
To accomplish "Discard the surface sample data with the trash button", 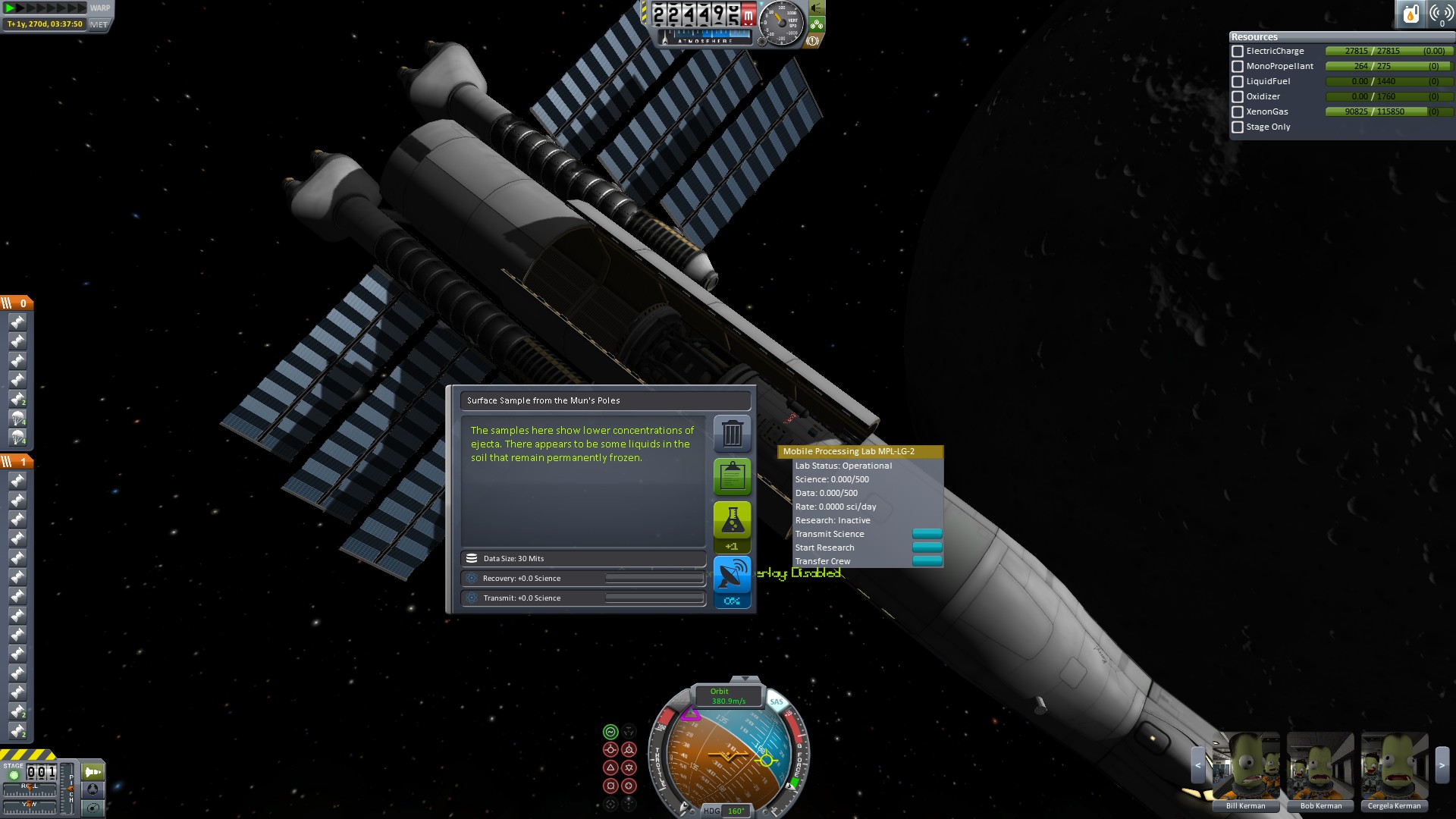I will 732,434.
